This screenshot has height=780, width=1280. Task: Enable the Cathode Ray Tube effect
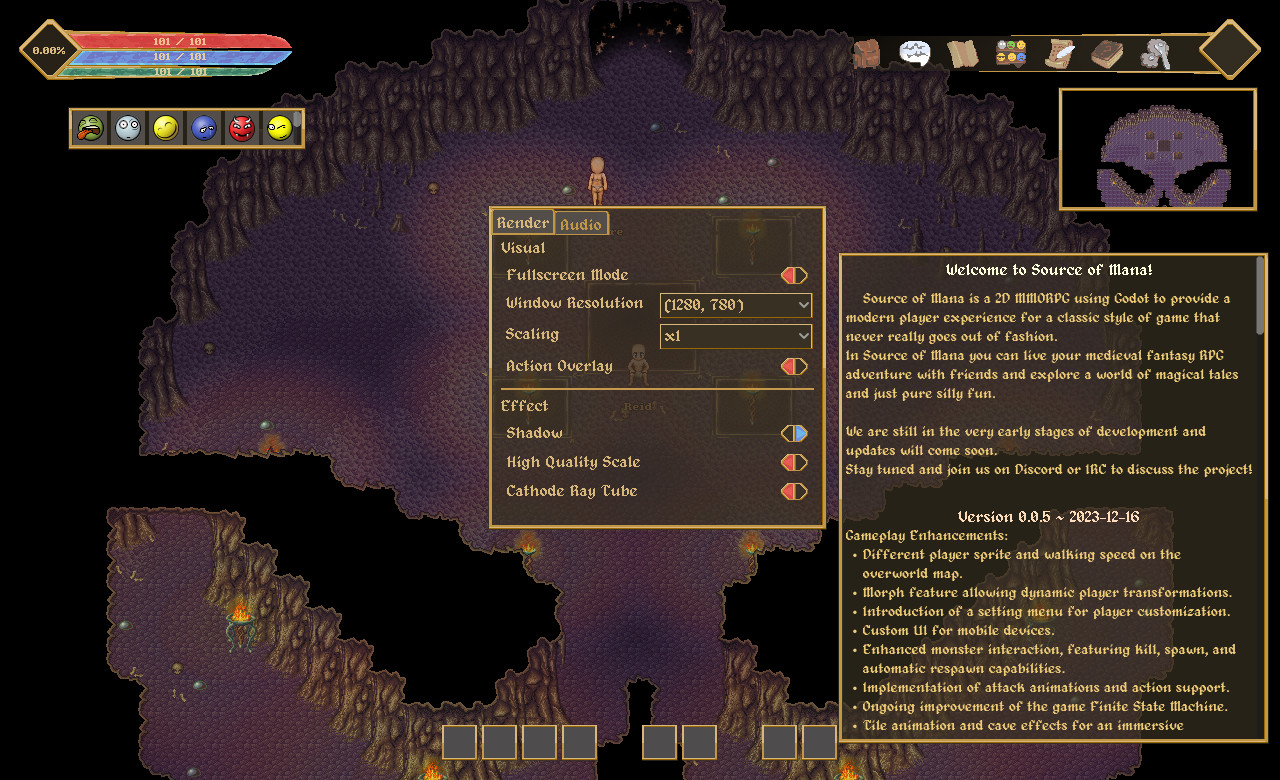(x=794, y=491)
